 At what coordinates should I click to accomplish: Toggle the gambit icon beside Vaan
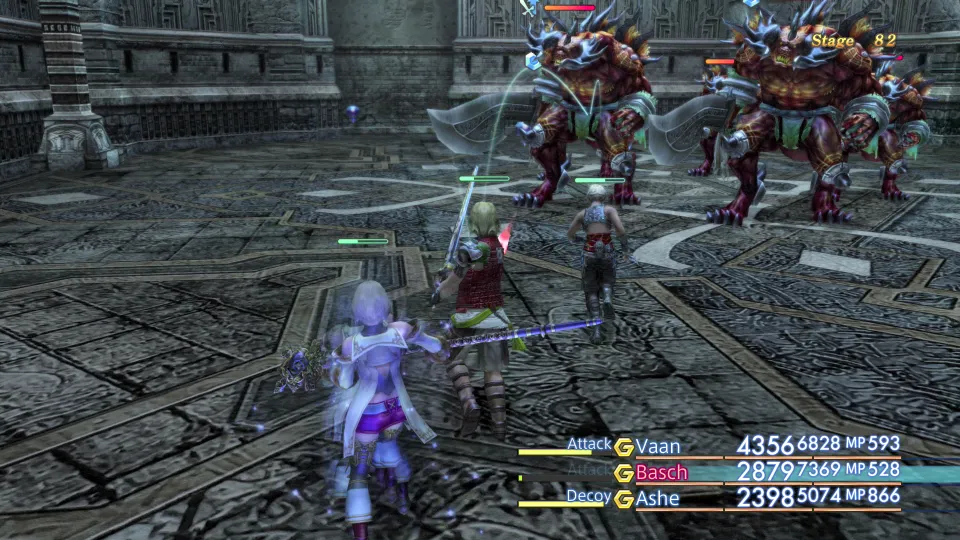pos(624,446)
